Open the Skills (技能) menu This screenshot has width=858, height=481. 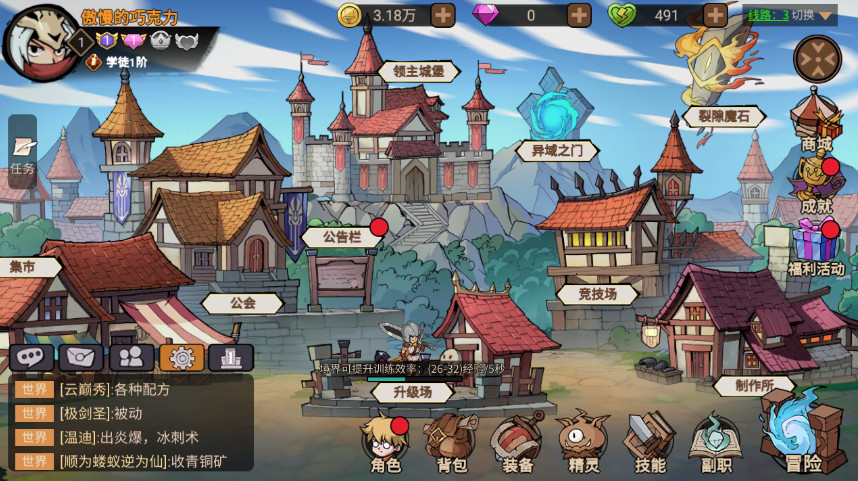pos(650,443)
